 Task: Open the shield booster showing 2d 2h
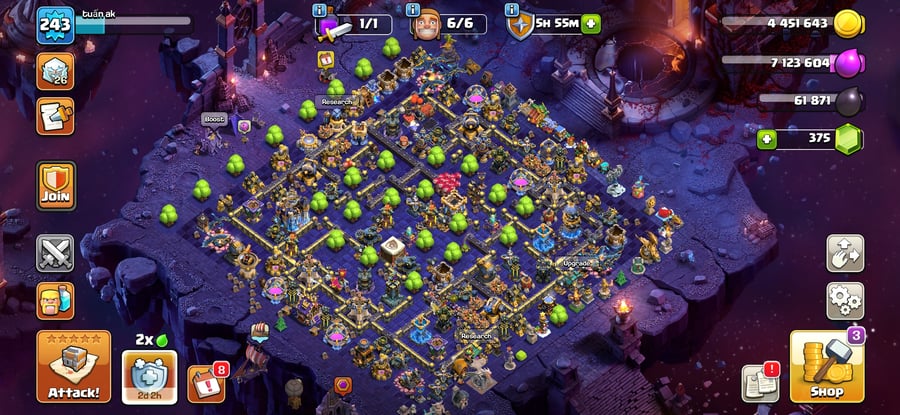(x=150, y=376)
